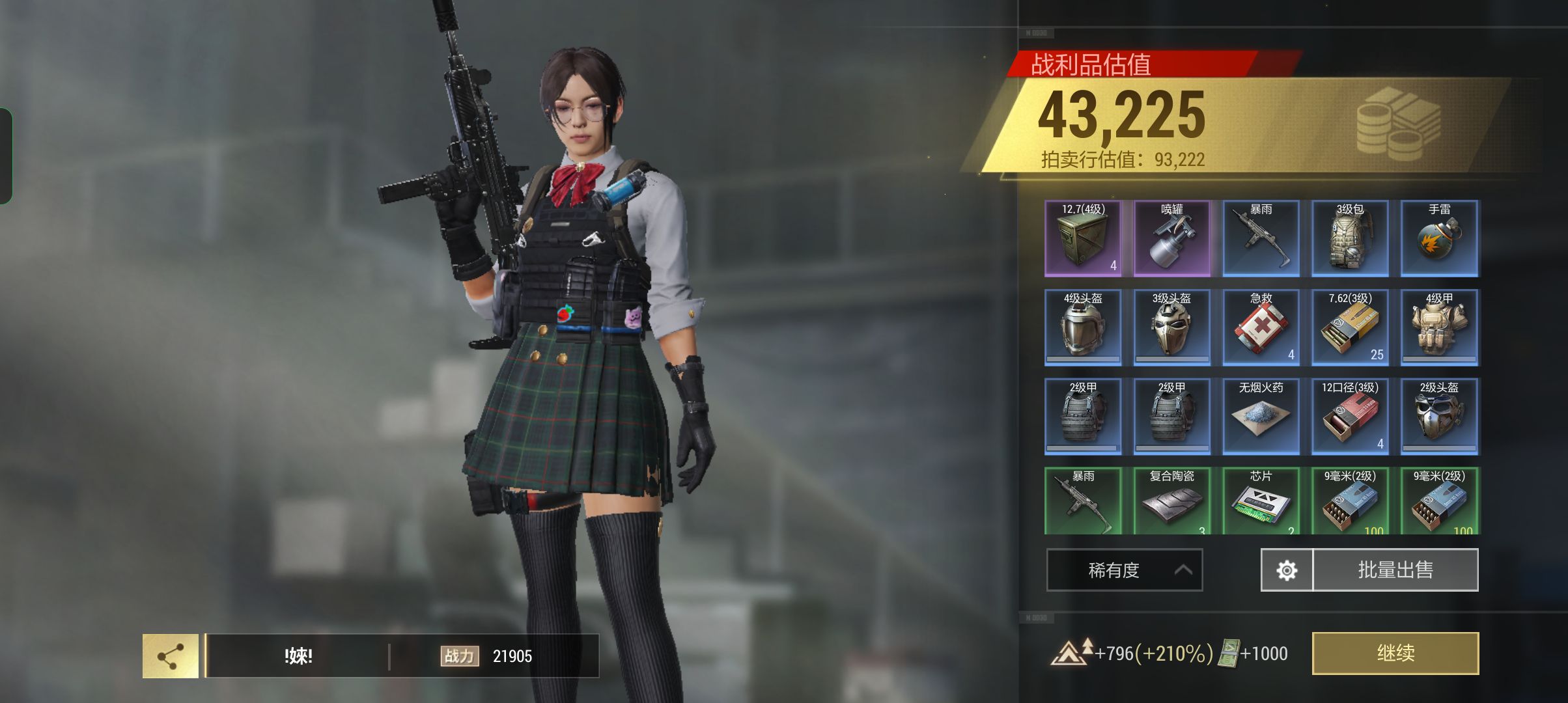This screenshot has height=703, width=1568.
Task: Select the 急救 first aid kit
Action: [1261, 327]
